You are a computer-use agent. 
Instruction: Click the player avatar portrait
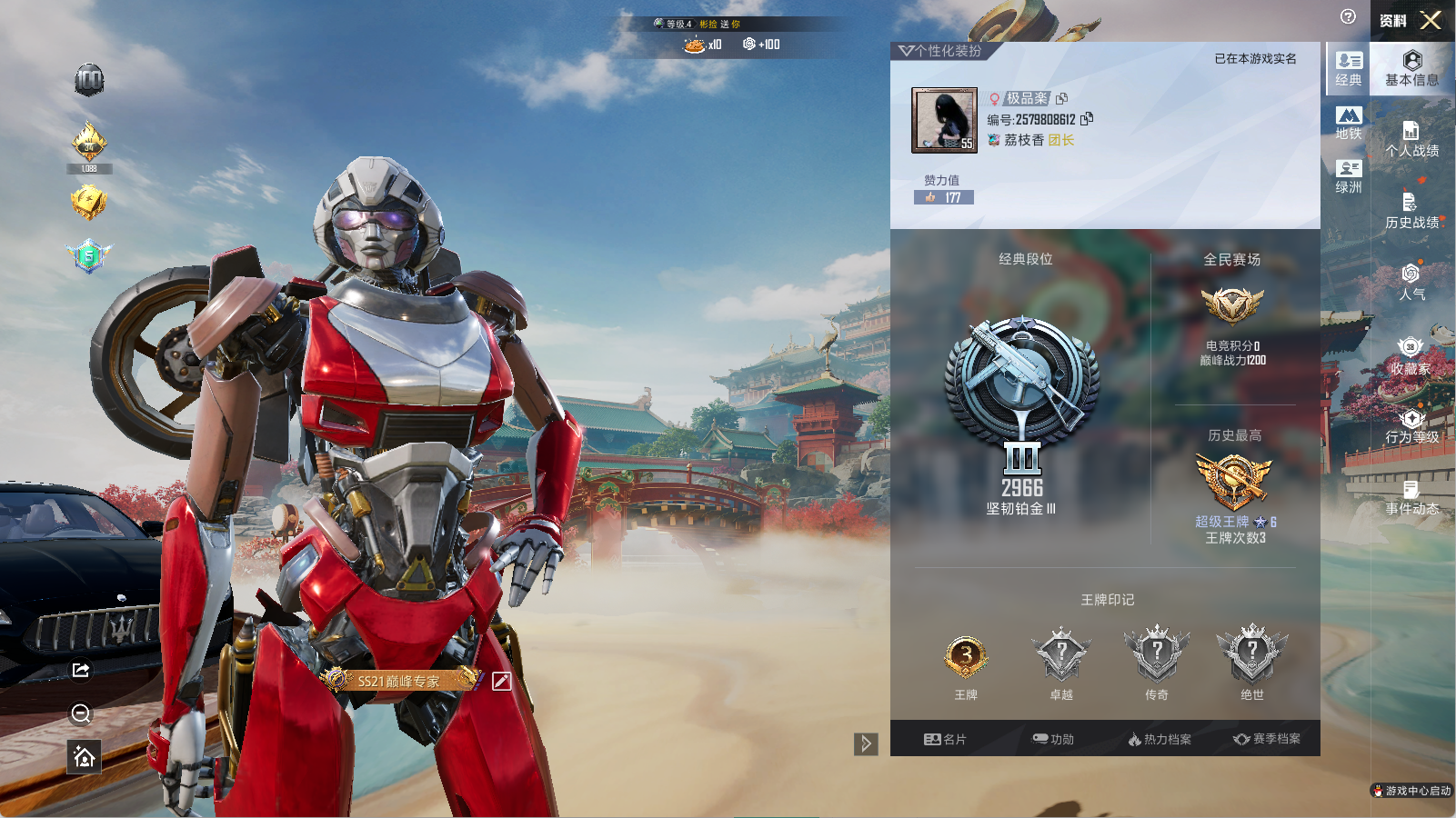tap(944, 120)
